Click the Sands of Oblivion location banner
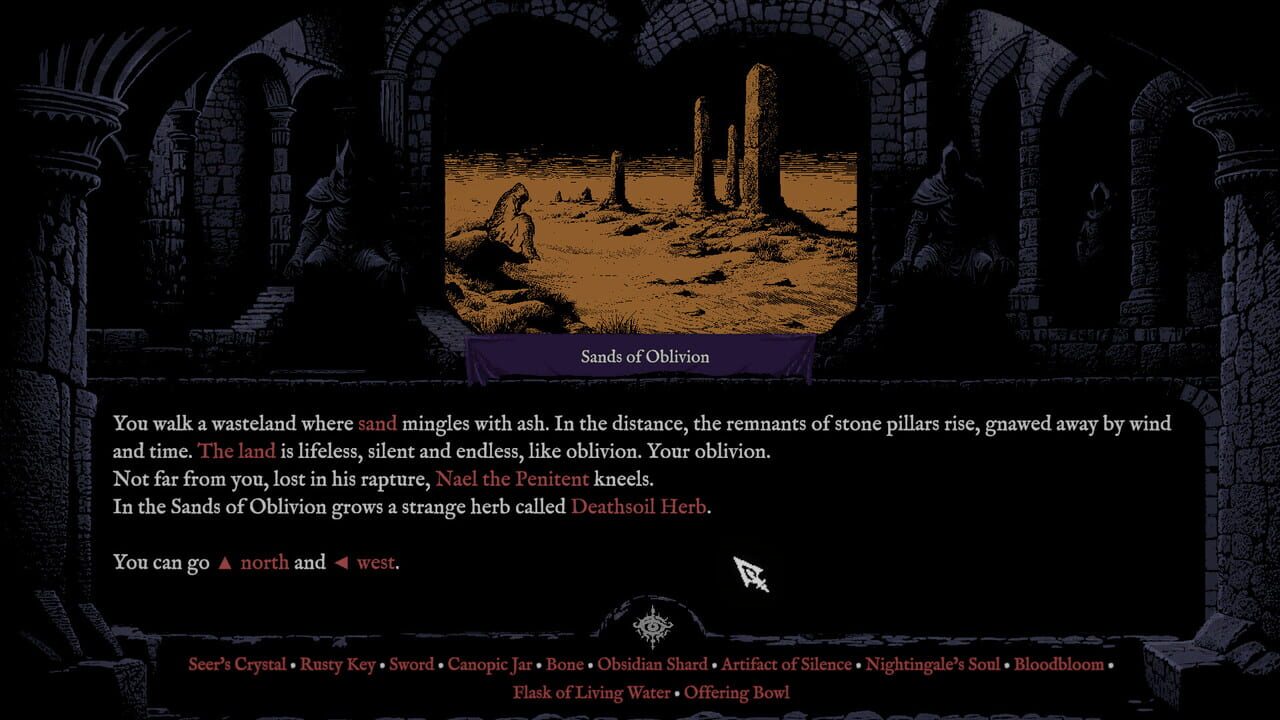 pos(646,356)
